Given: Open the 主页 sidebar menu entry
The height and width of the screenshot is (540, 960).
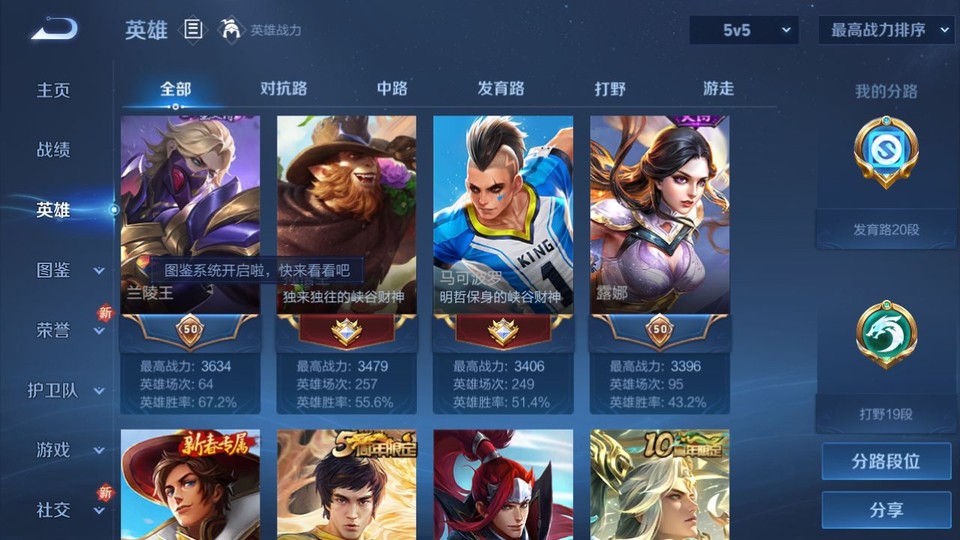Looking at the screenshot, I should (x=54, y=90).
